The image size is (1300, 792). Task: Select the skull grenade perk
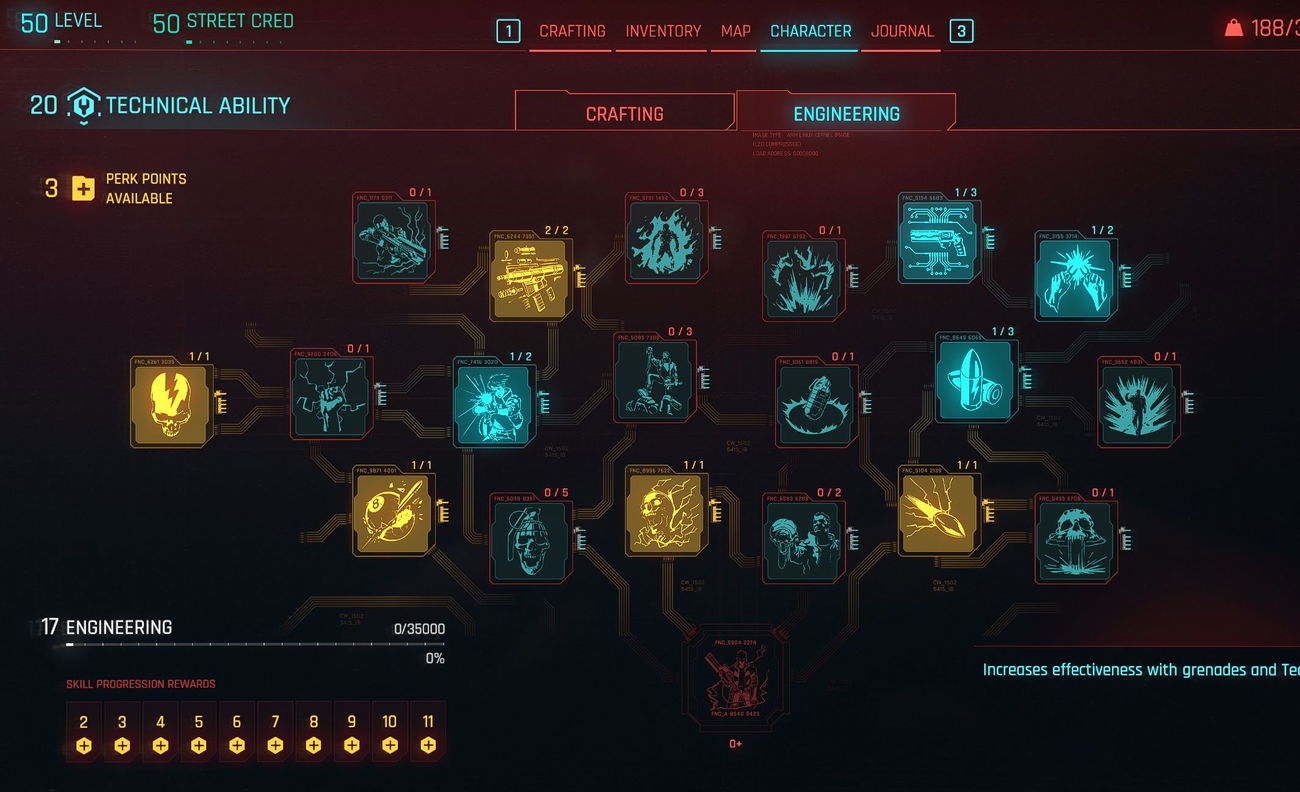[x=531, y=541]
